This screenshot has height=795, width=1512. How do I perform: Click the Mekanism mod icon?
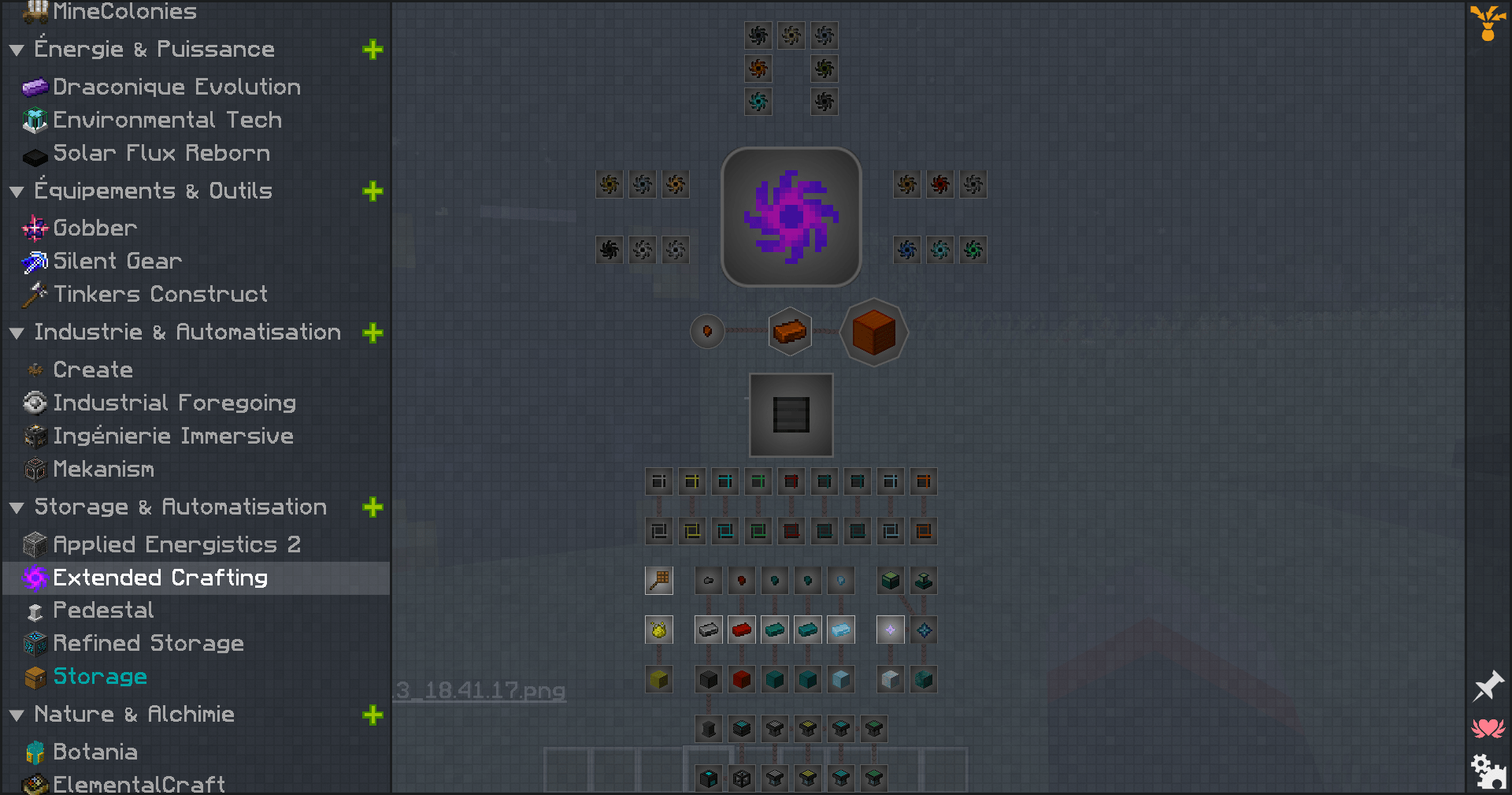(35, 469)
